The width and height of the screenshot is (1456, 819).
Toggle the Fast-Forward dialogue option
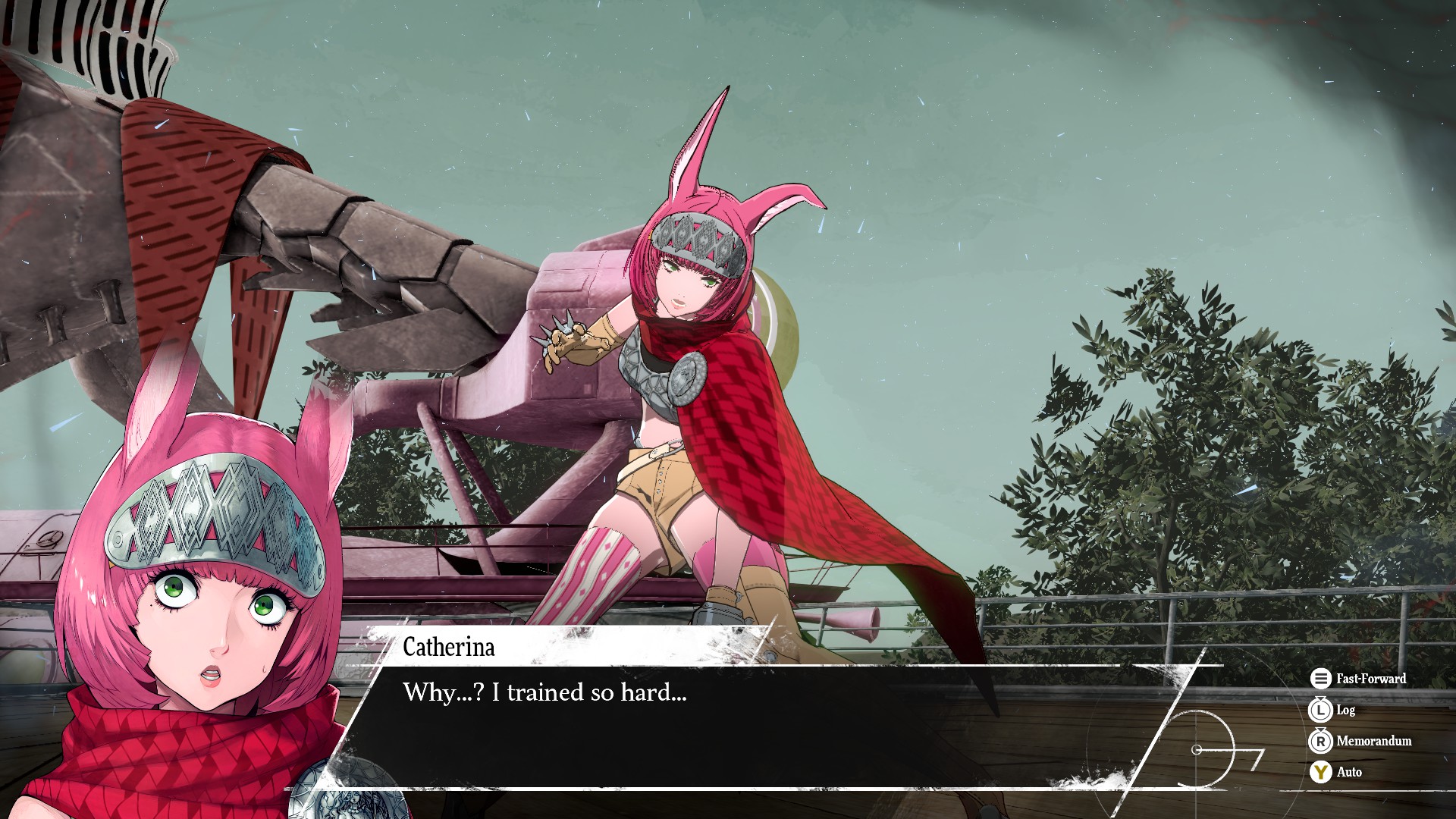[x=1358, y=679]
